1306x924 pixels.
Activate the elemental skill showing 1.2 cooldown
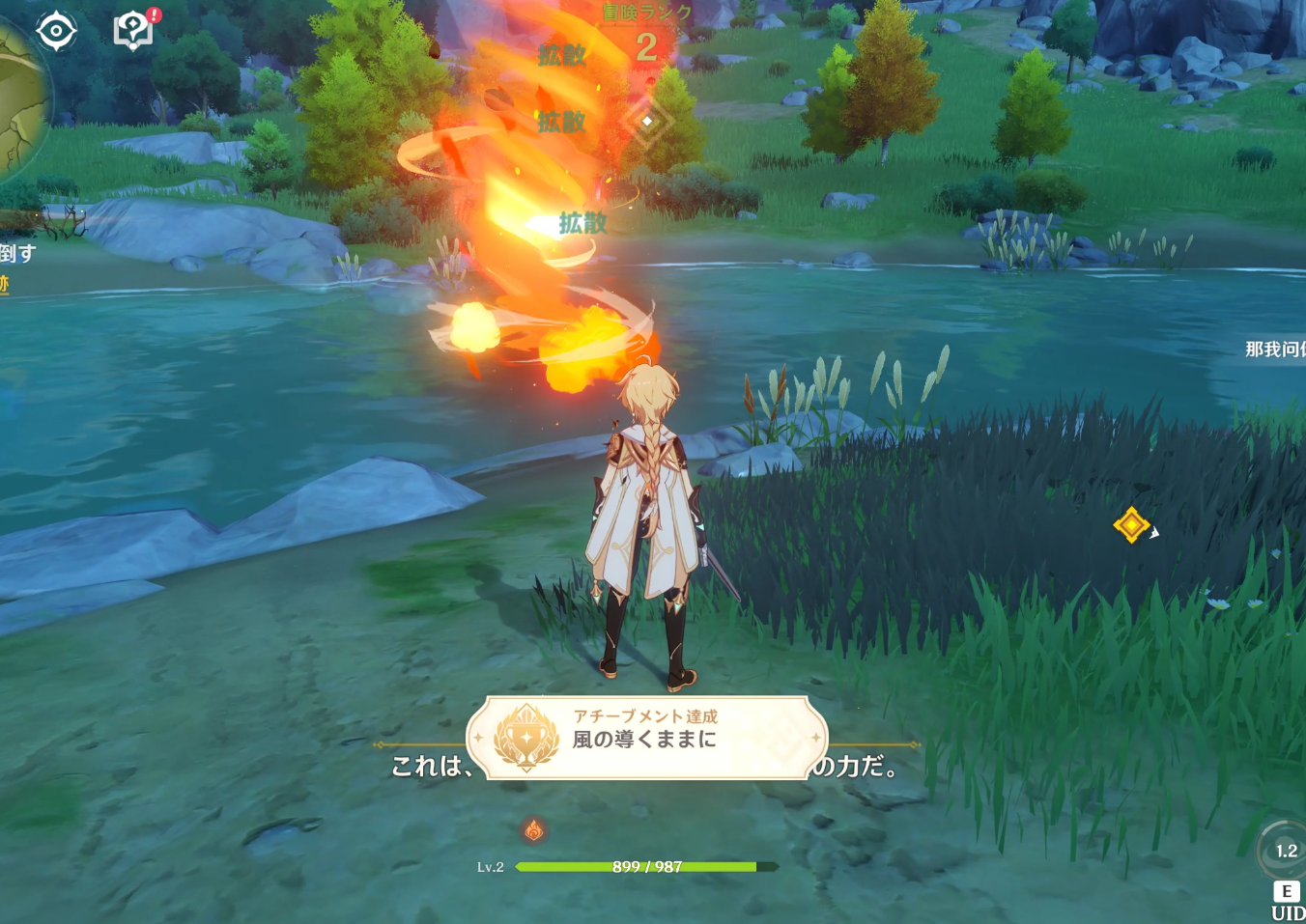[x=1286, y=852]
